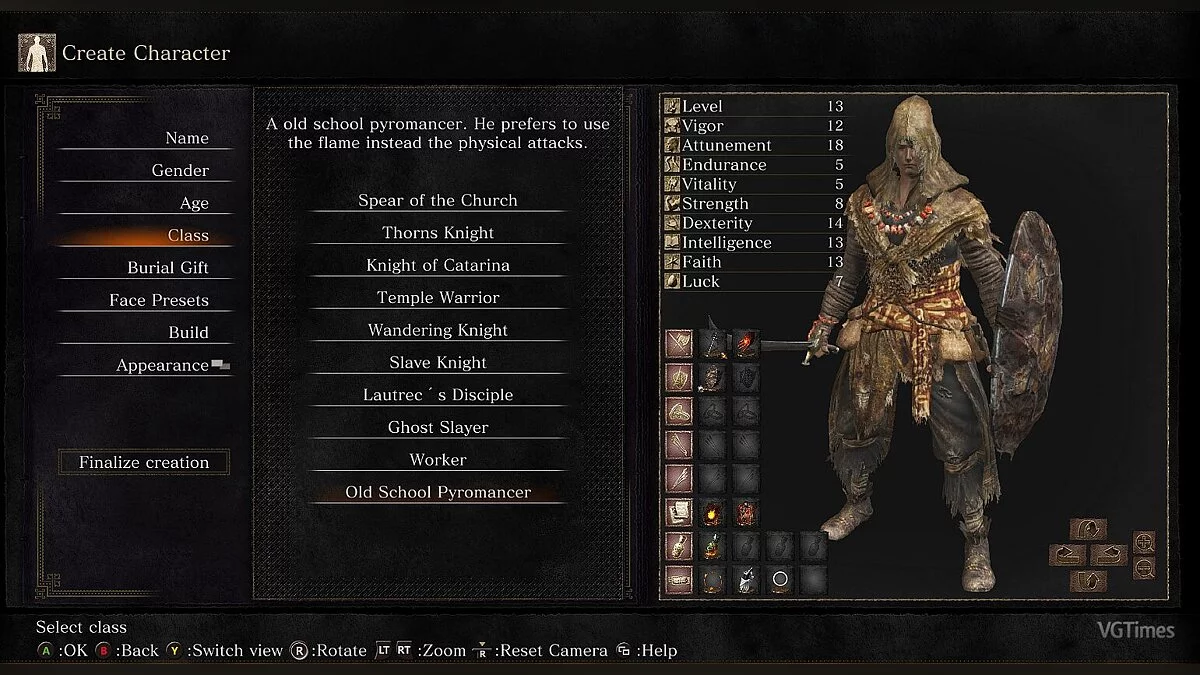Select the Ghost Slayer class

tap(438, 427)
